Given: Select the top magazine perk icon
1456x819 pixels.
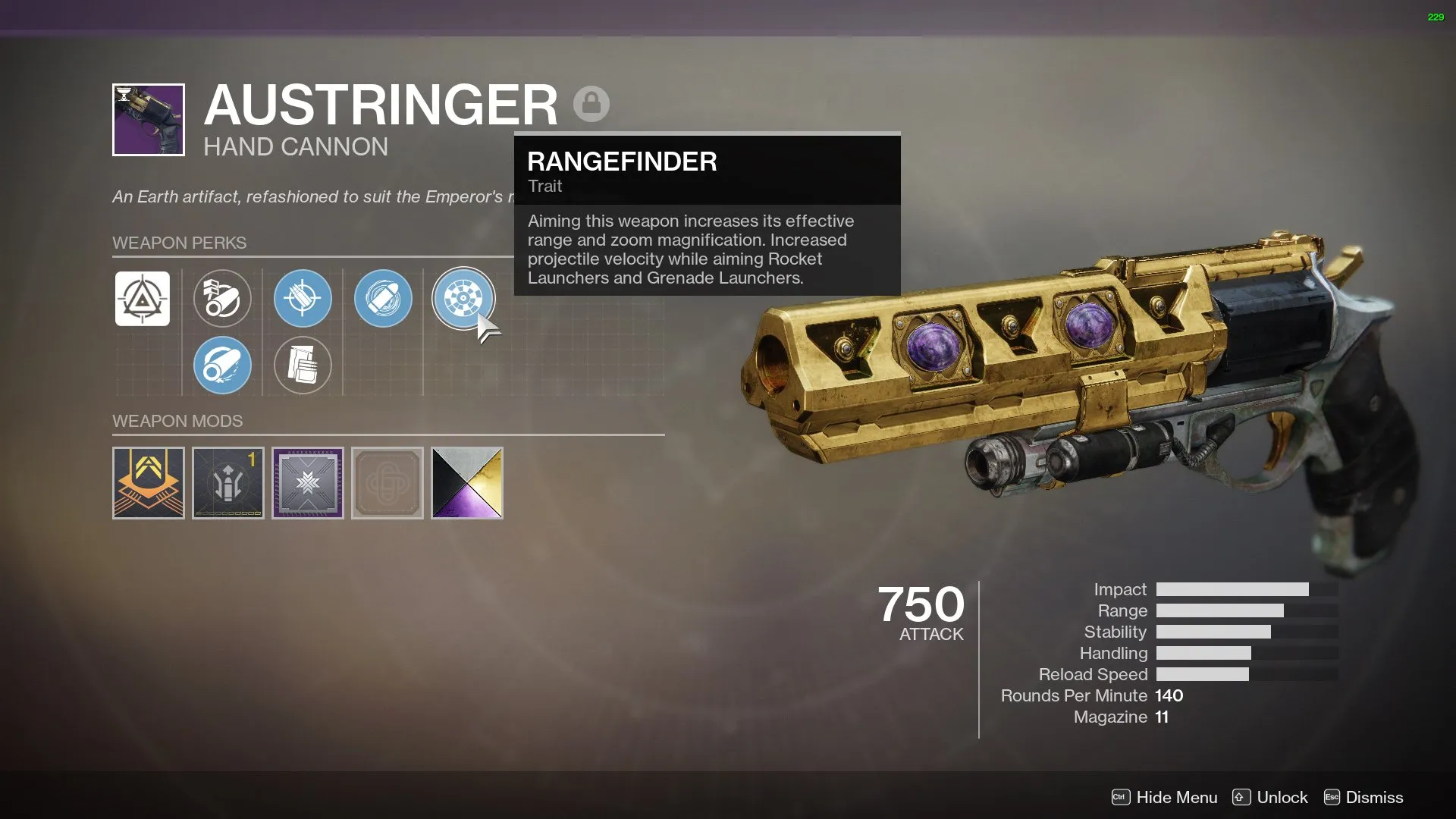Looking at the screenshot, I should pos(303,299).
